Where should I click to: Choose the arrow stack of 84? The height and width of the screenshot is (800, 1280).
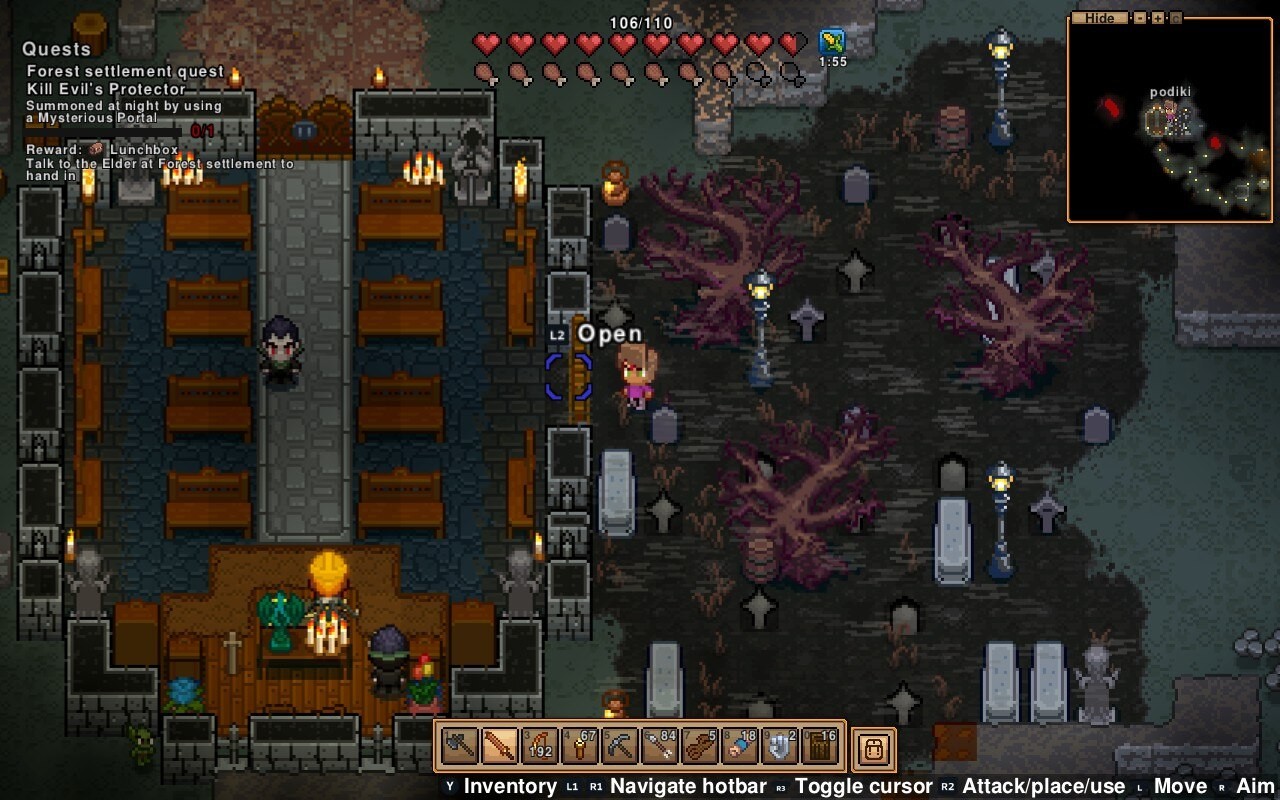(659, 746)
